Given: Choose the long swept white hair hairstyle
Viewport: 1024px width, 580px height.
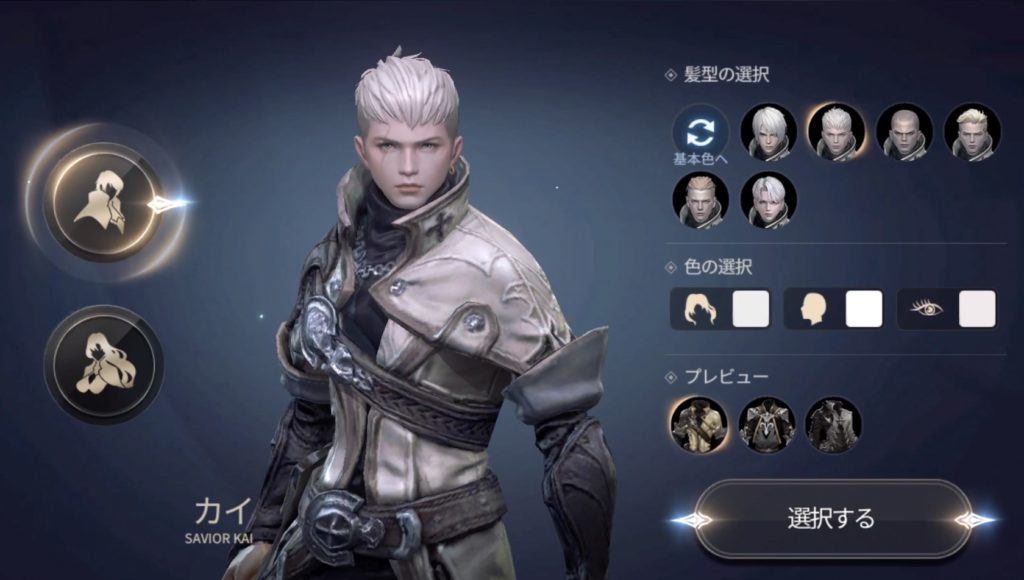Looking at the screenshot, I should pos(768,133).
